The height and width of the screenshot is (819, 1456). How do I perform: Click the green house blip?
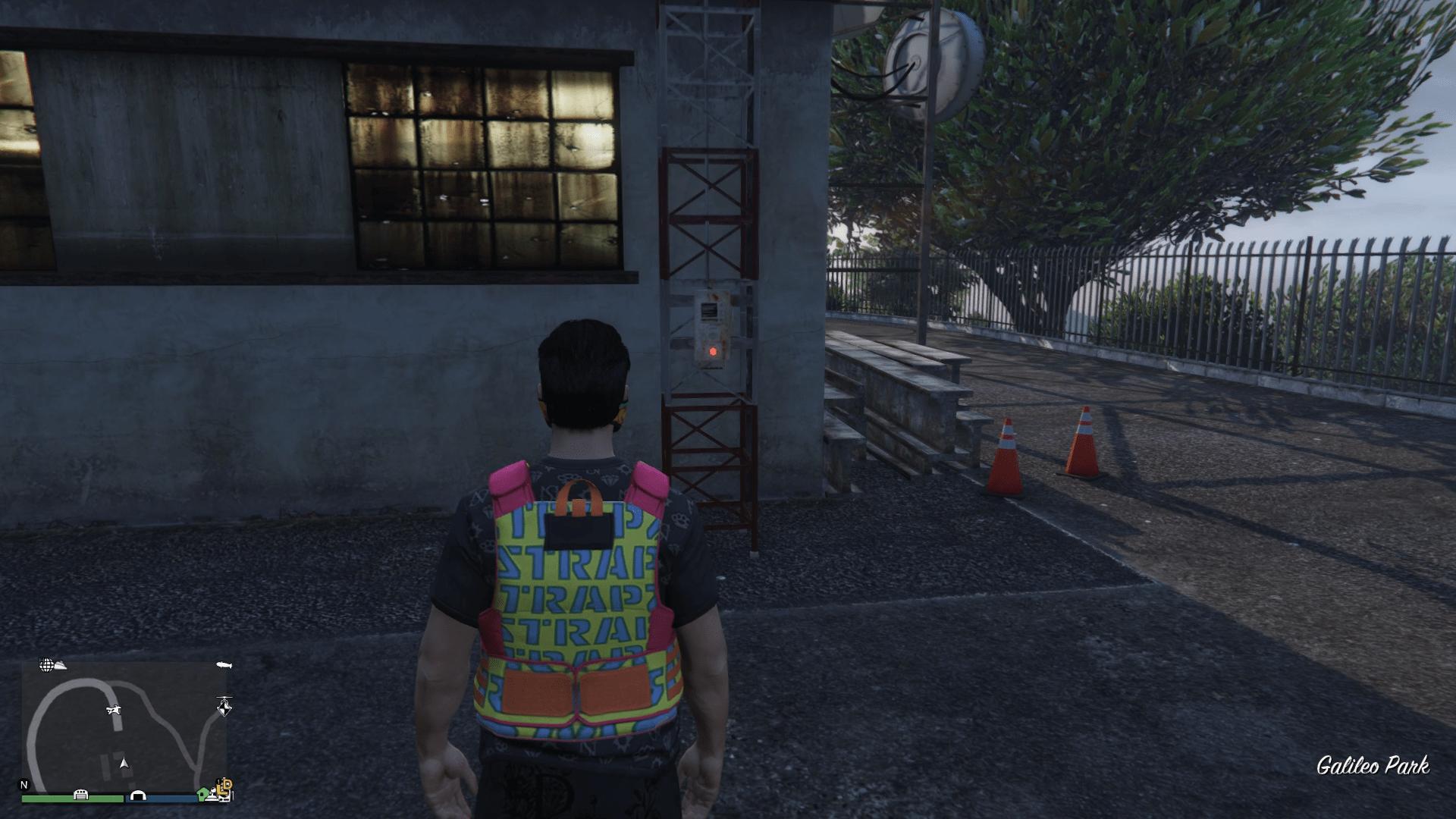202,795
